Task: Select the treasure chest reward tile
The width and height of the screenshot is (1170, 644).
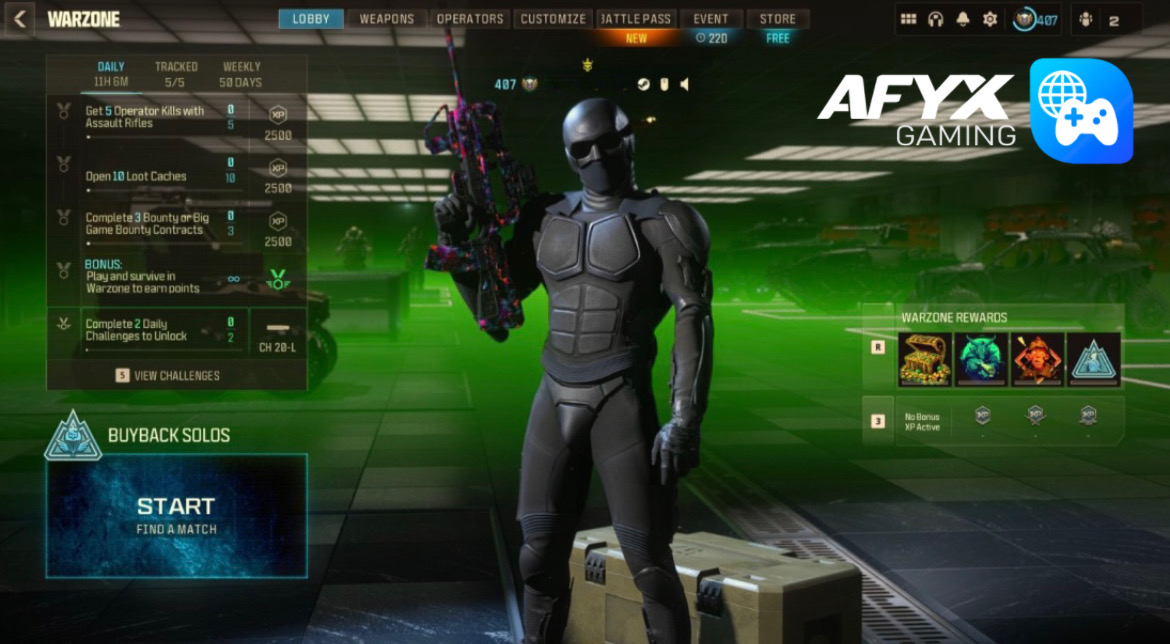Action: 924,360
